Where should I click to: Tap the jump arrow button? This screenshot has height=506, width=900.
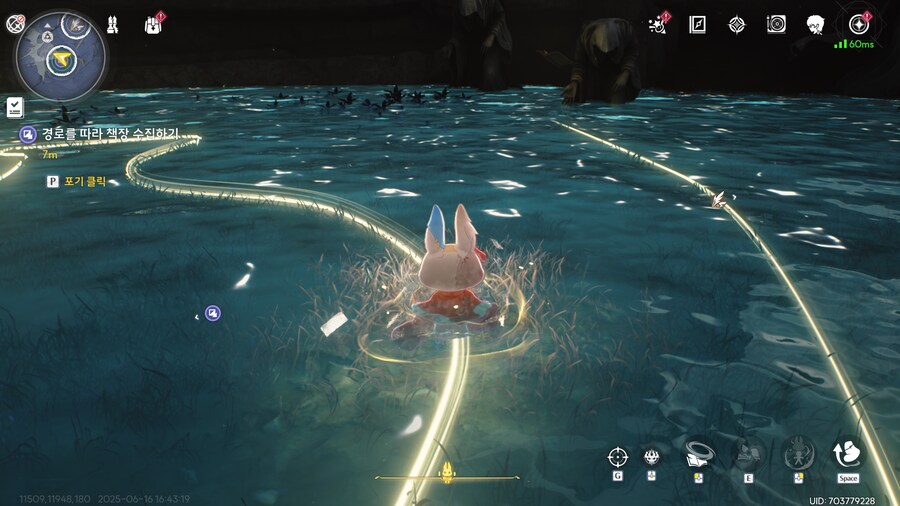tap(848, 455)
